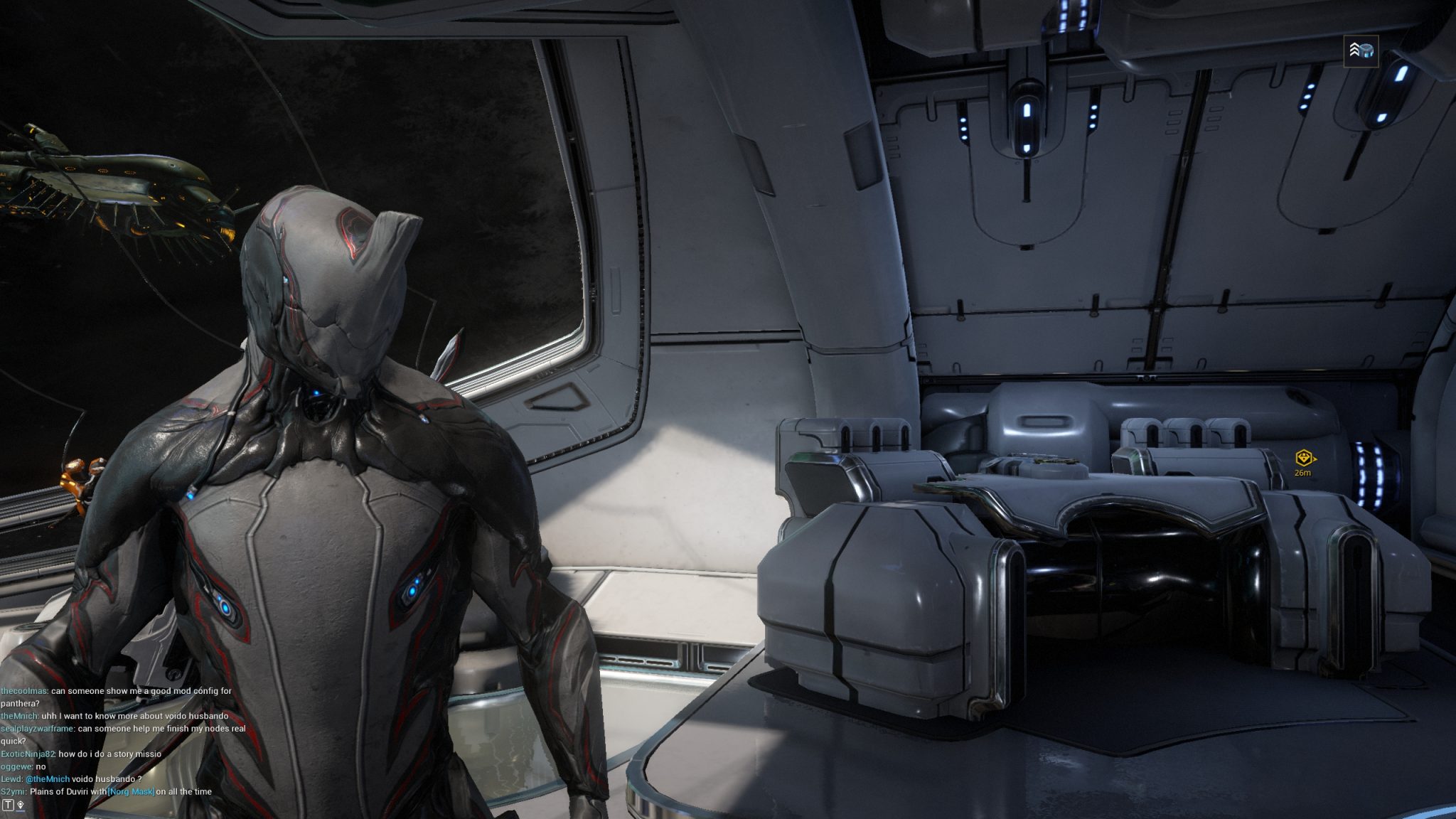
Task: Select the region chat tab pin icon
Action: 21,805
